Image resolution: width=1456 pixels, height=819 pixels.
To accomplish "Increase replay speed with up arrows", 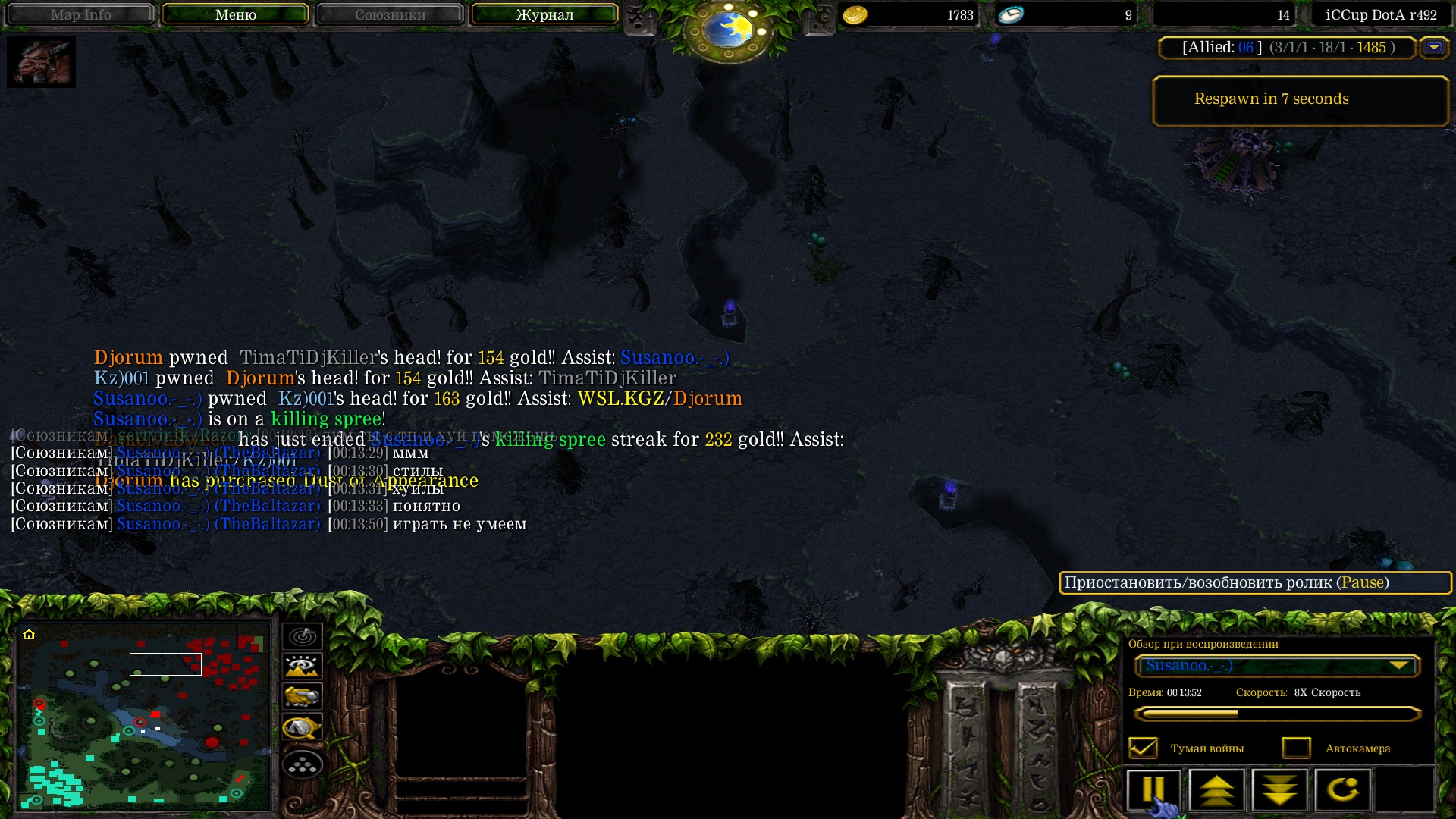I will (x=1216, y=790).
